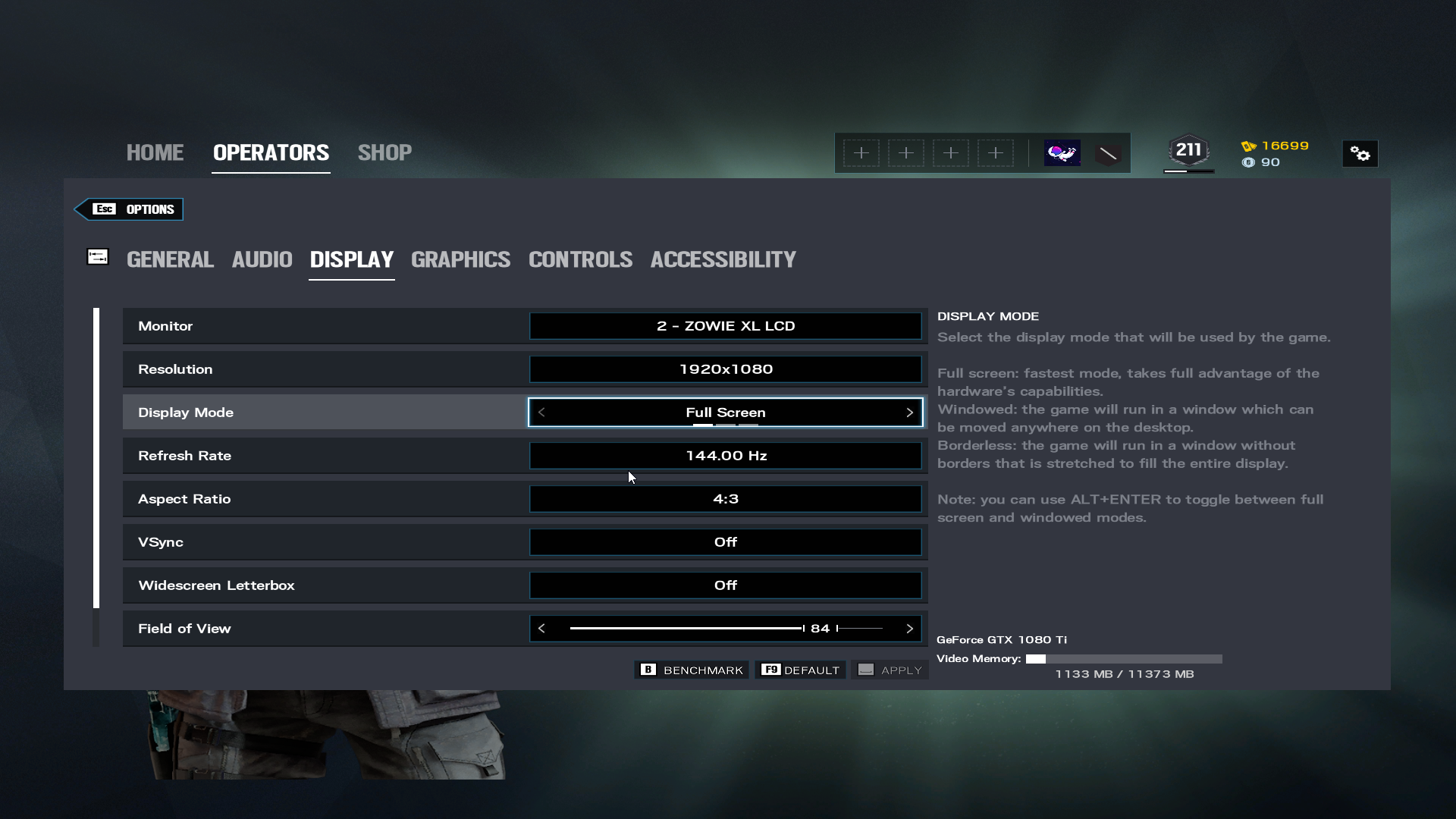
Task: Click the right arrow on Display Mode
Action: [909, 413]
